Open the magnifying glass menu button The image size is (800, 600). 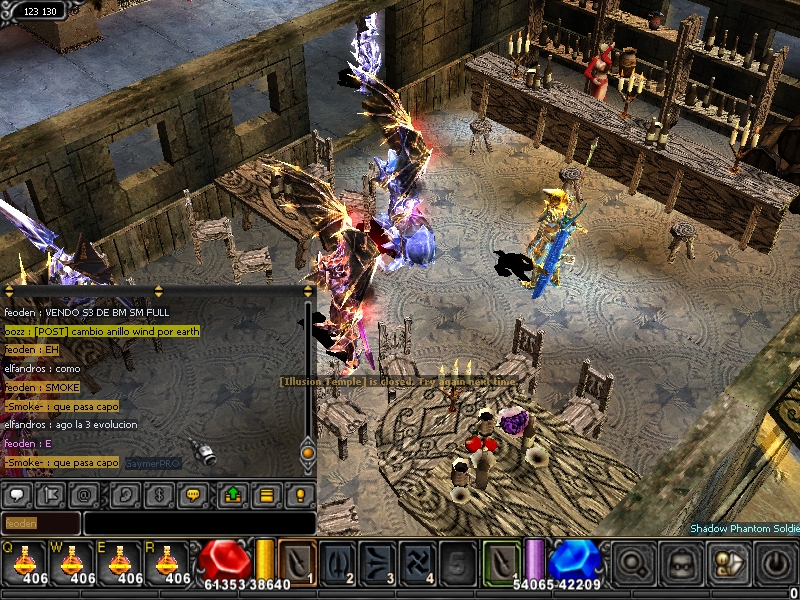pos(634,562)
